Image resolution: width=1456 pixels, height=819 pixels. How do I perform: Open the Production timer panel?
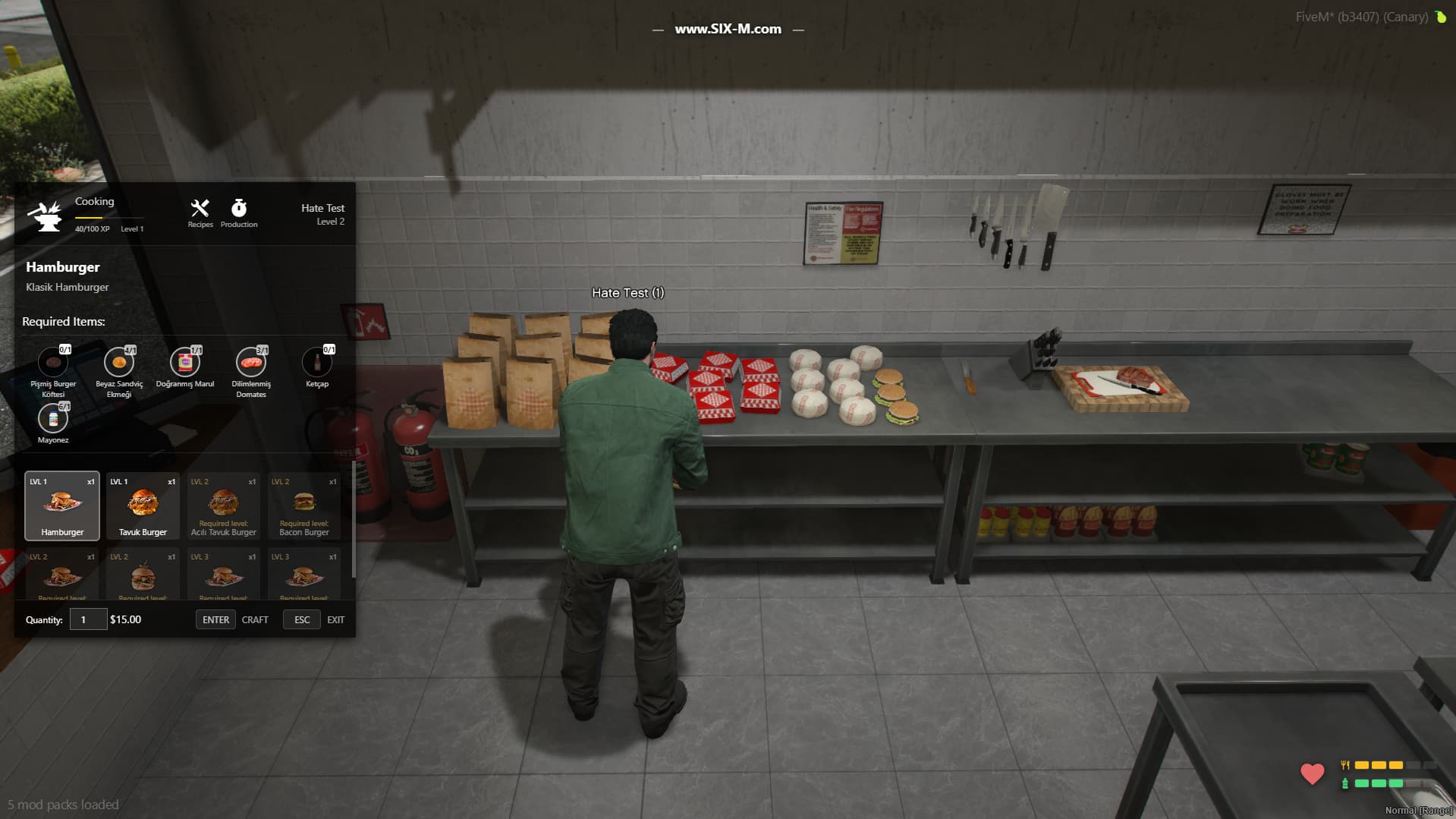(x=239, y=211)
